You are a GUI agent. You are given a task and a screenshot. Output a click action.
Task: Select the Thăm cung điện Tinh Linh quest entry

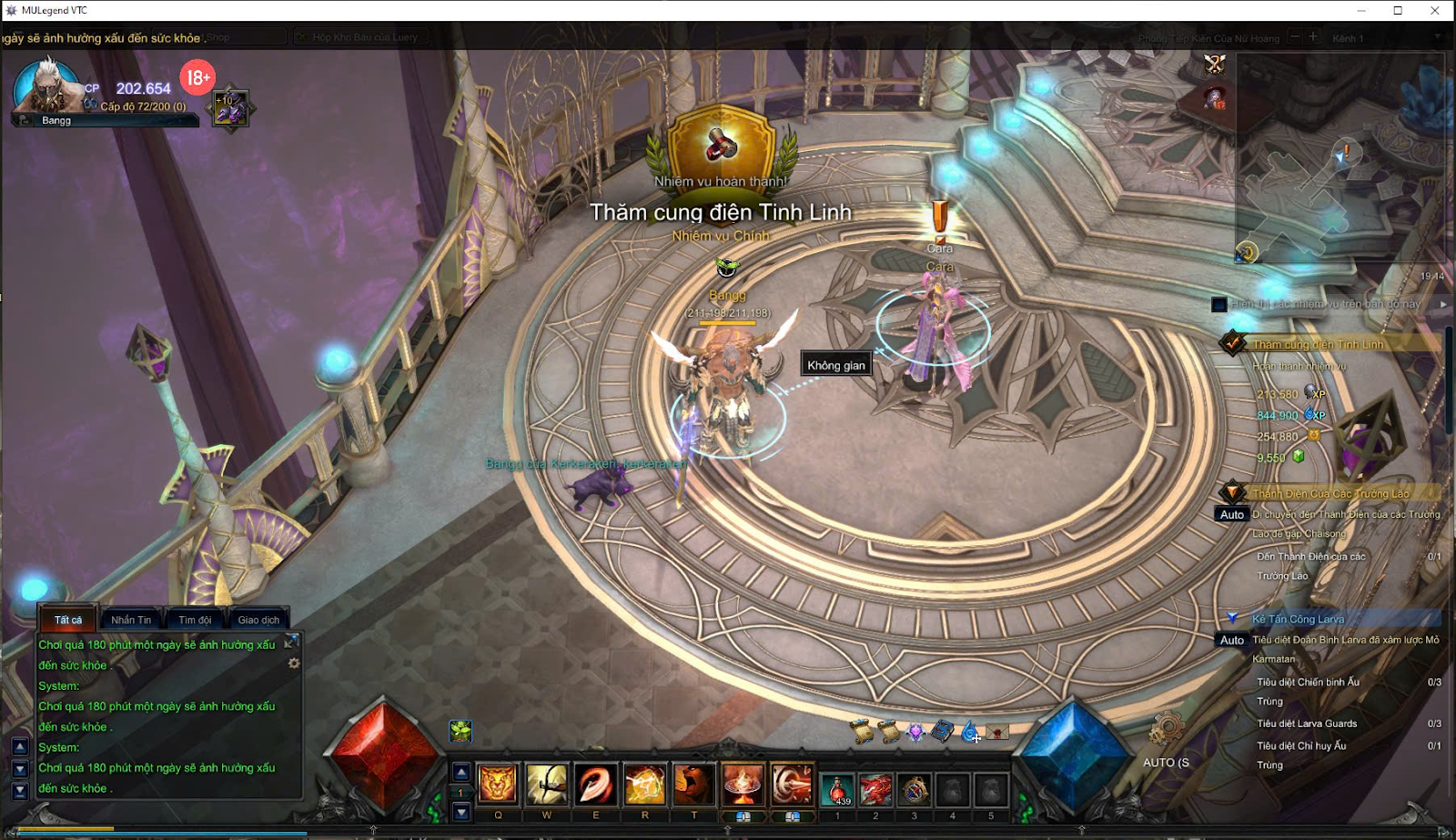coord(1318,345)
